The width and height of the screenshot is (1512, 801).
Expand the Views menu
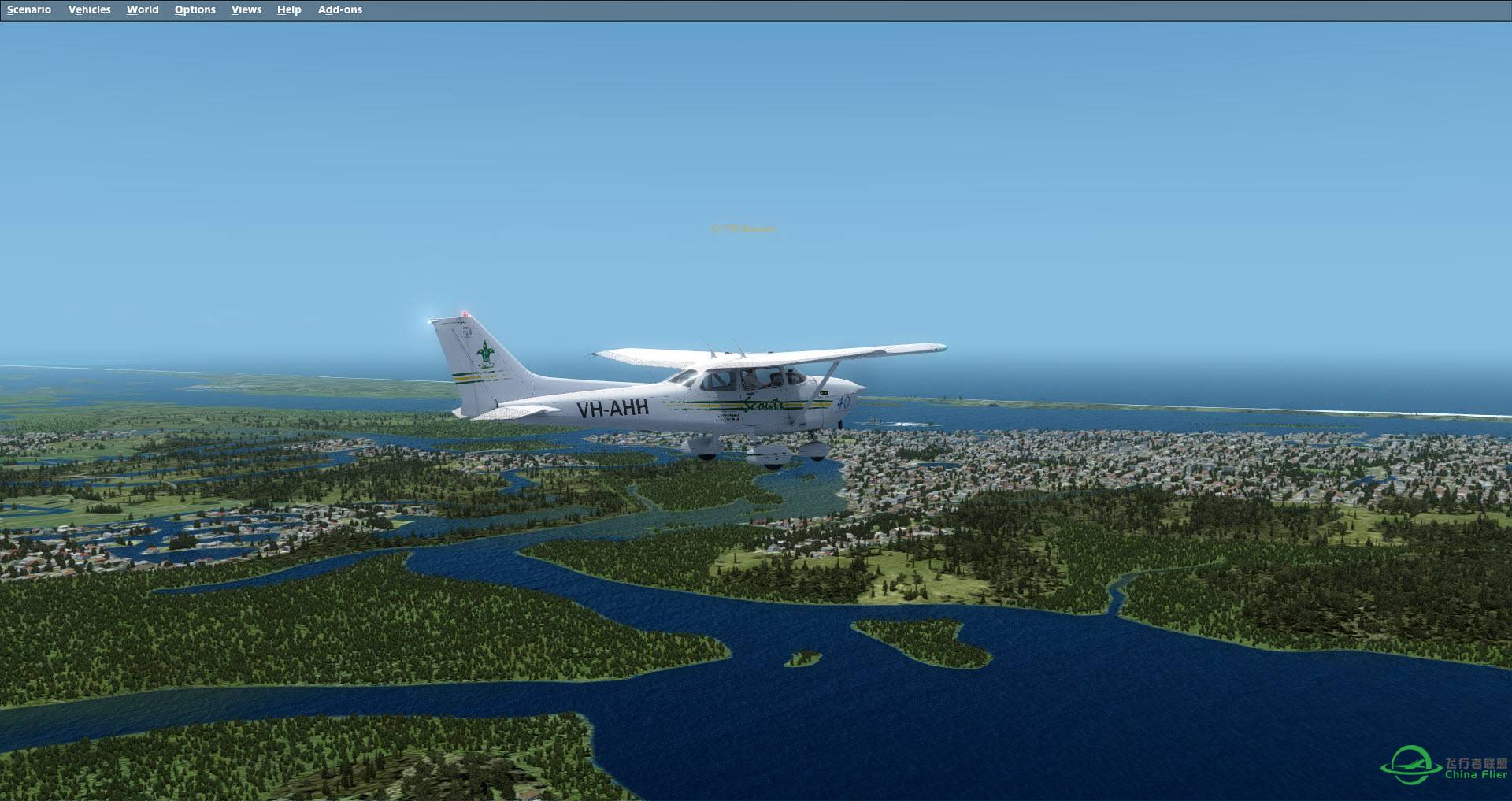246,9
